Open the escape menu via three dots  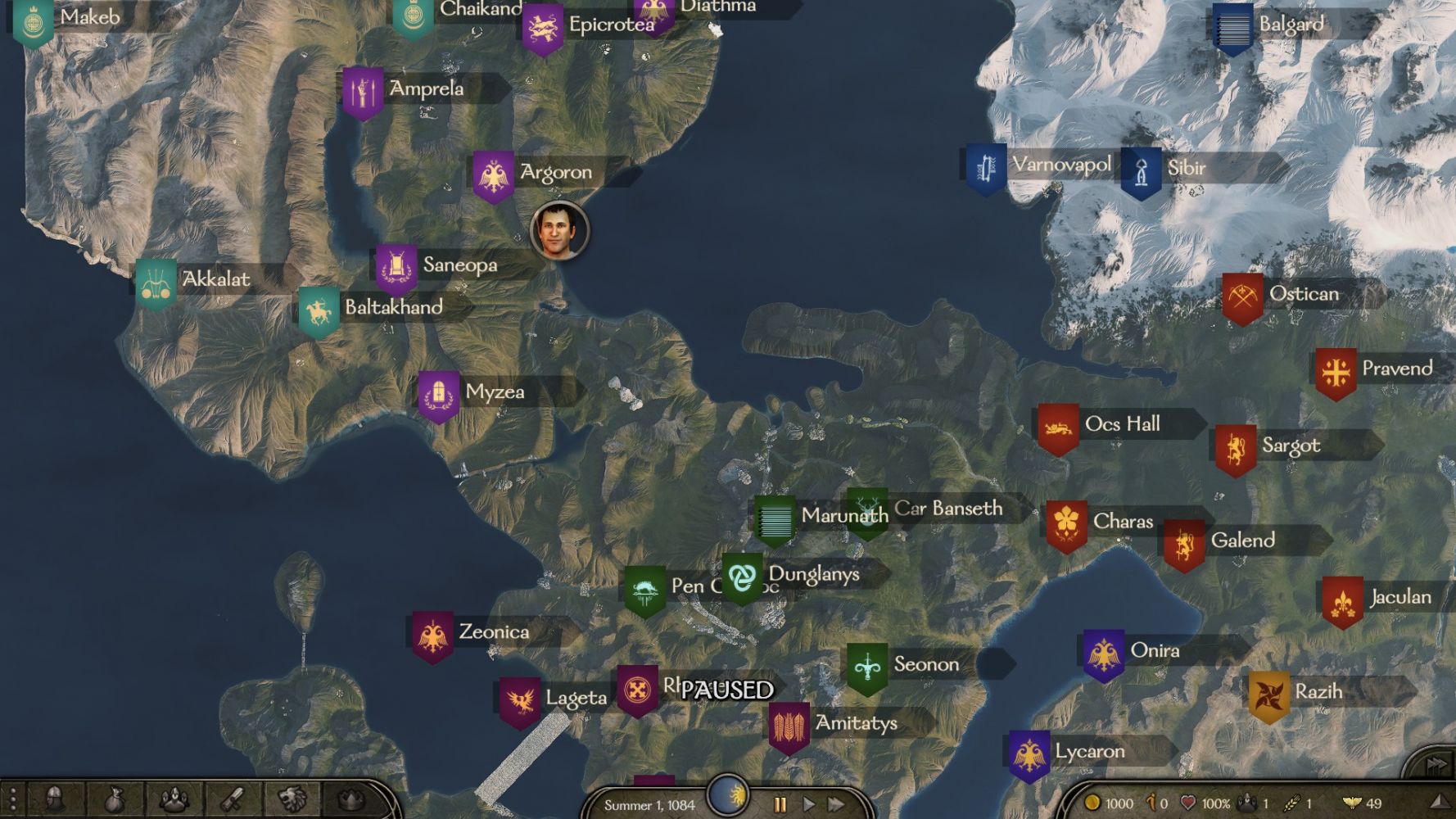coord(12,799)
